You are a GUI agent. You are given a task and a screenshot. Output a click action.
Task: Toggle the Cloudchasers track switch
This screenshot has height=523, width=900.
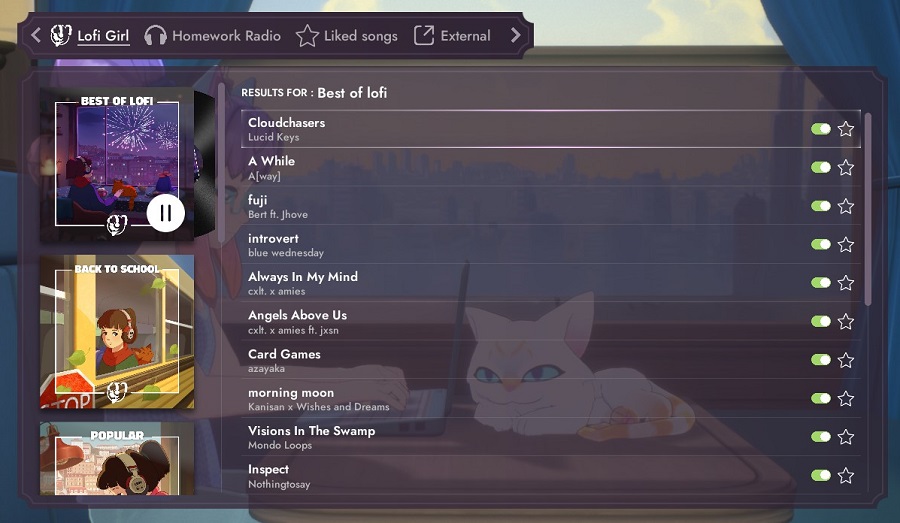click(x=821, y=129)
